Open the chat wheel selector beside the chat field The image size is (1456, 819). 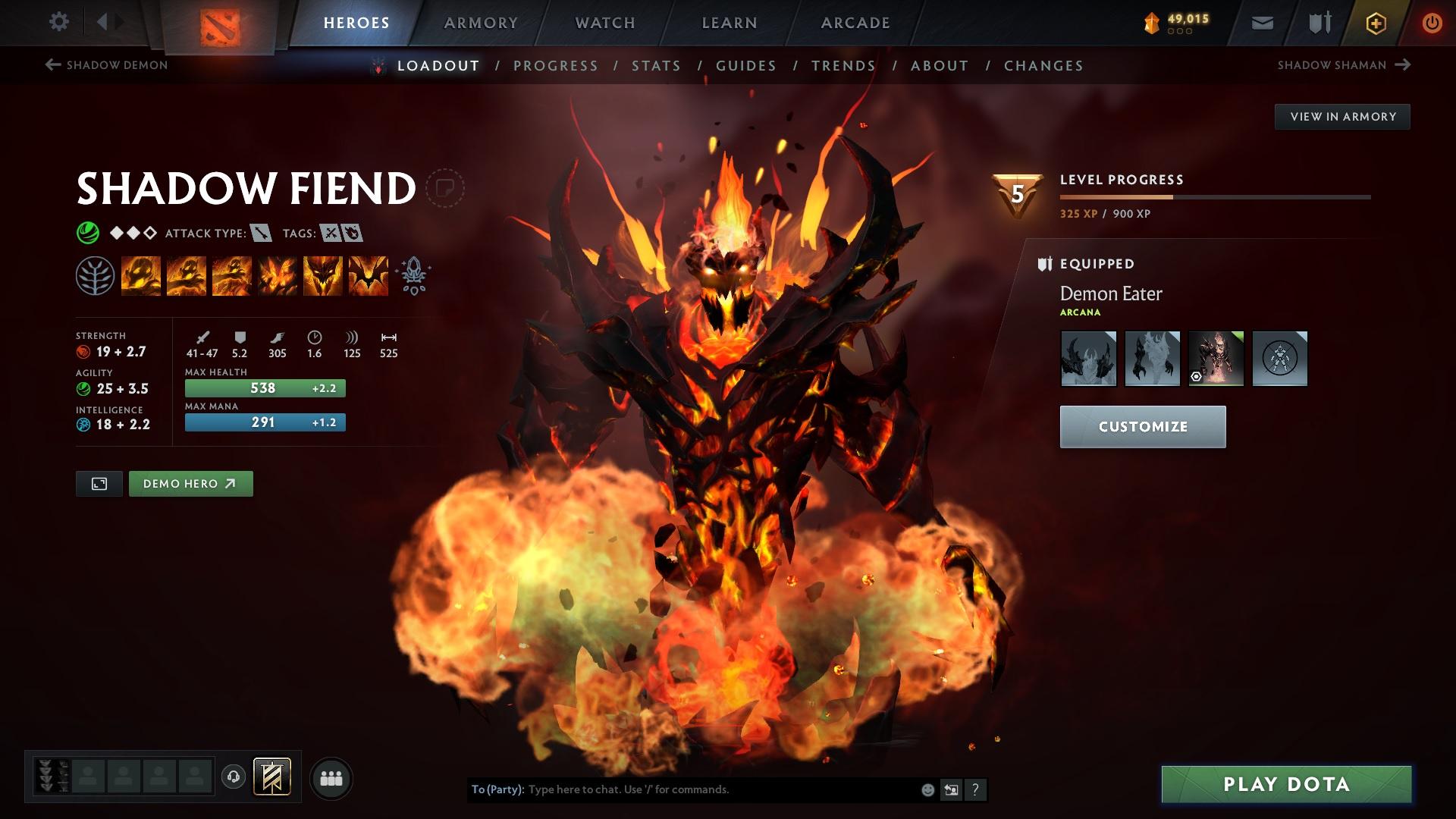coord(951,789)
